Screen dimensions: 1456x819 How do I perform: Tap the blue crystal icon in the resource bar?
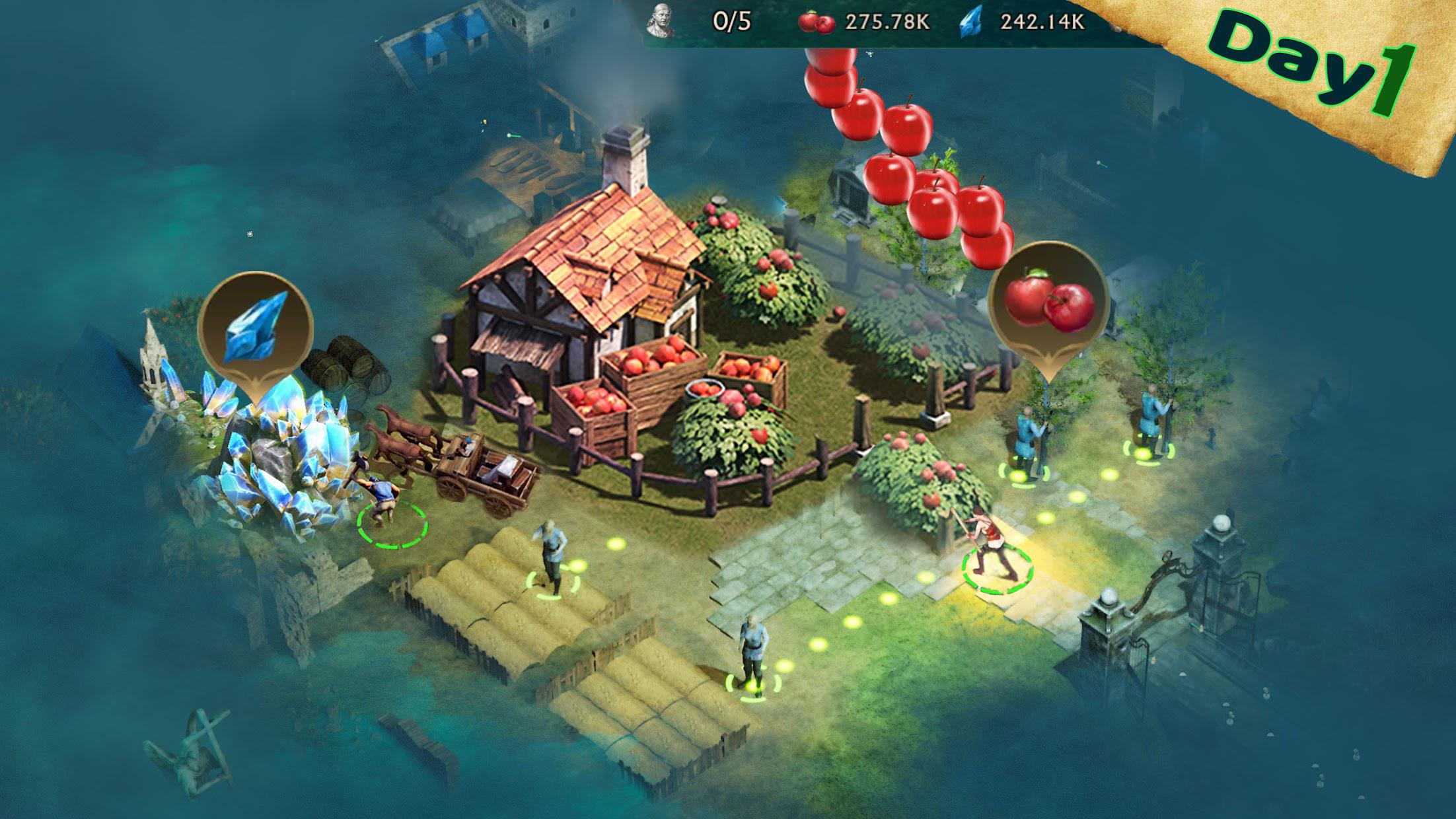pyautogui.click(x=970, y=22)
